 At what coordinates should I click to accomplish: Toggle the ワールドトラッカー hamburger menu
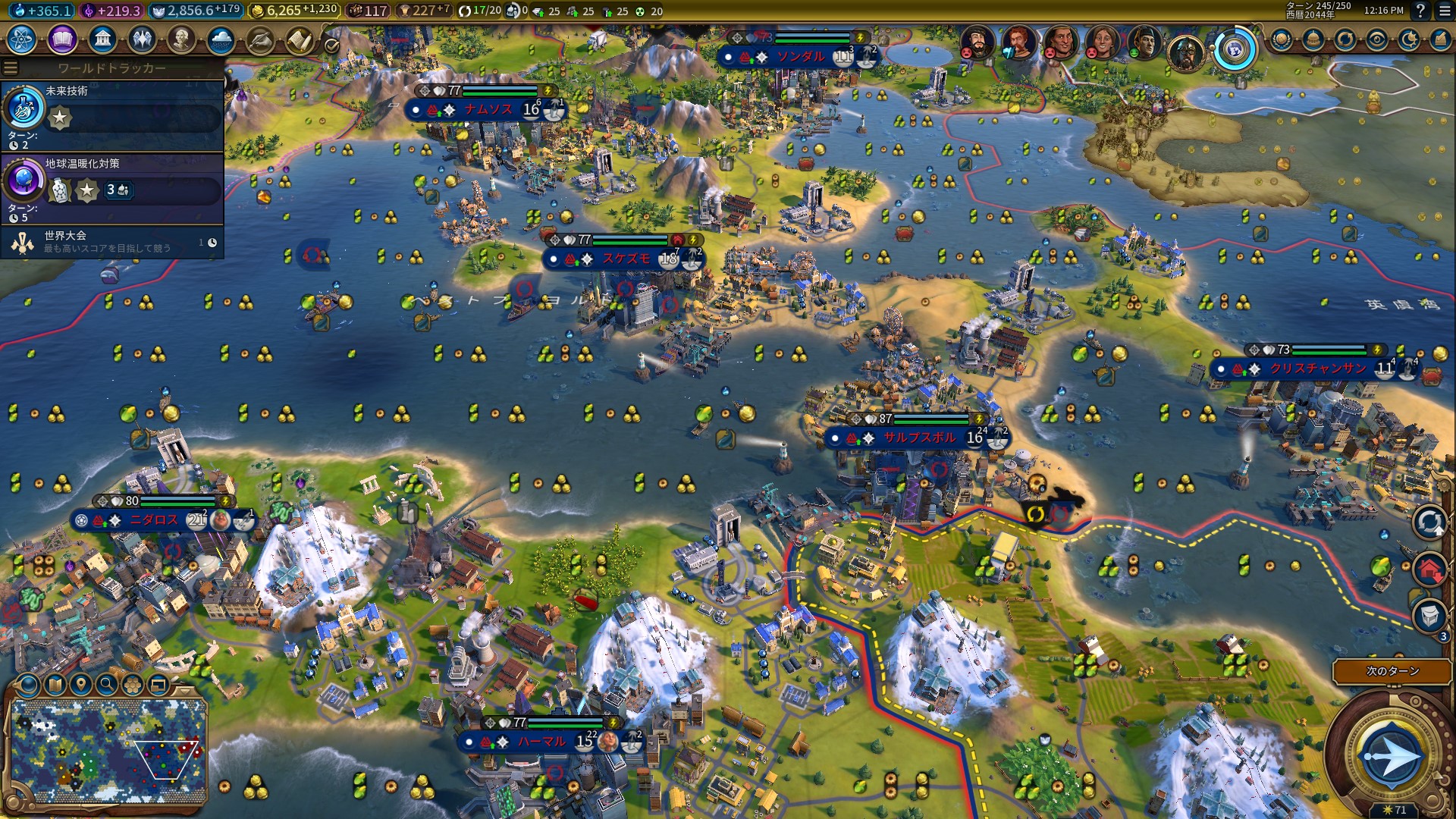point(11,68)
